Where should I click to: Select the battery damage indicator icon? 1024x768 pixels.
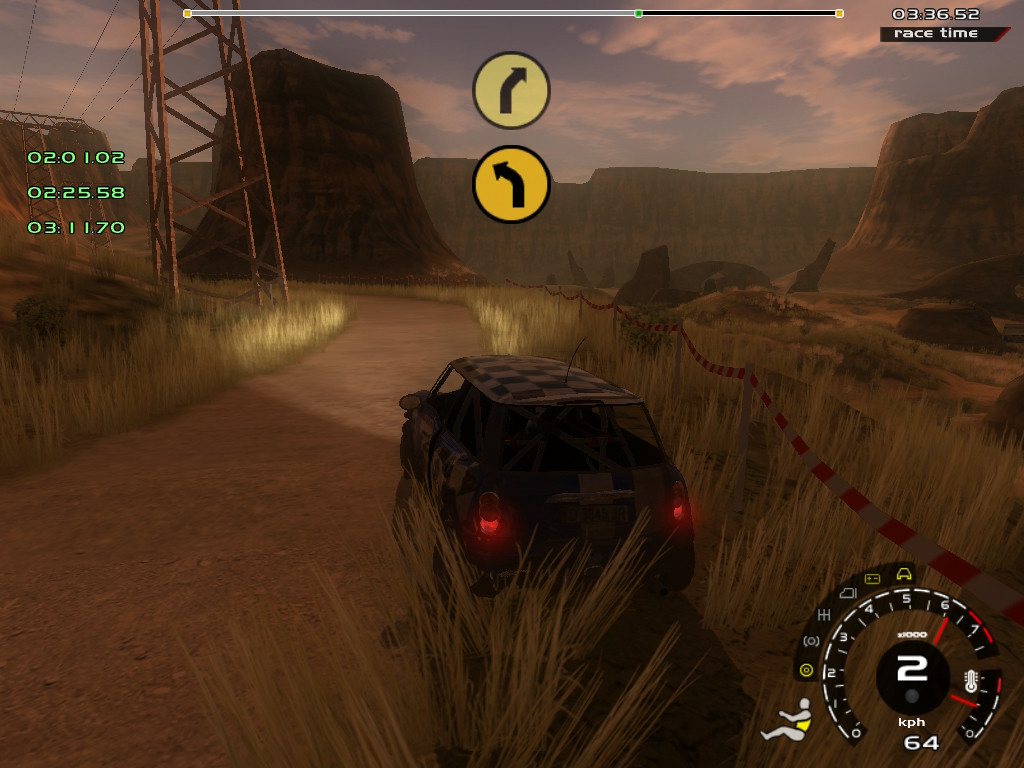coord(872,579)
